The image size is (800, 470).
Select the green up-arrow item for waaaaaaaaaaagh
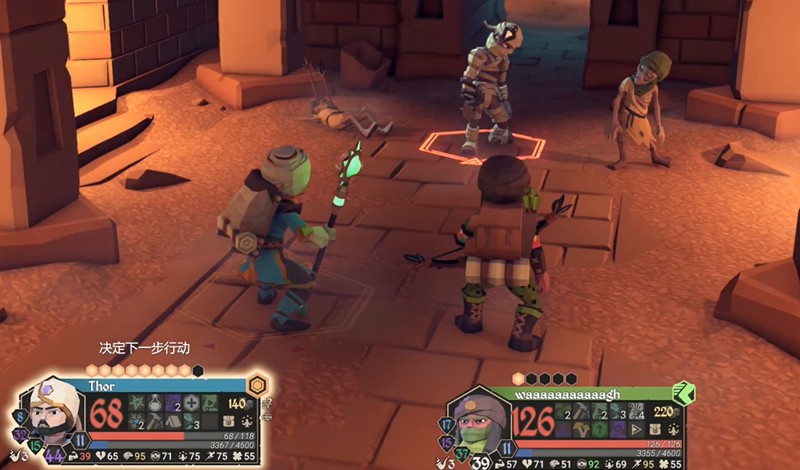(599, 429)
